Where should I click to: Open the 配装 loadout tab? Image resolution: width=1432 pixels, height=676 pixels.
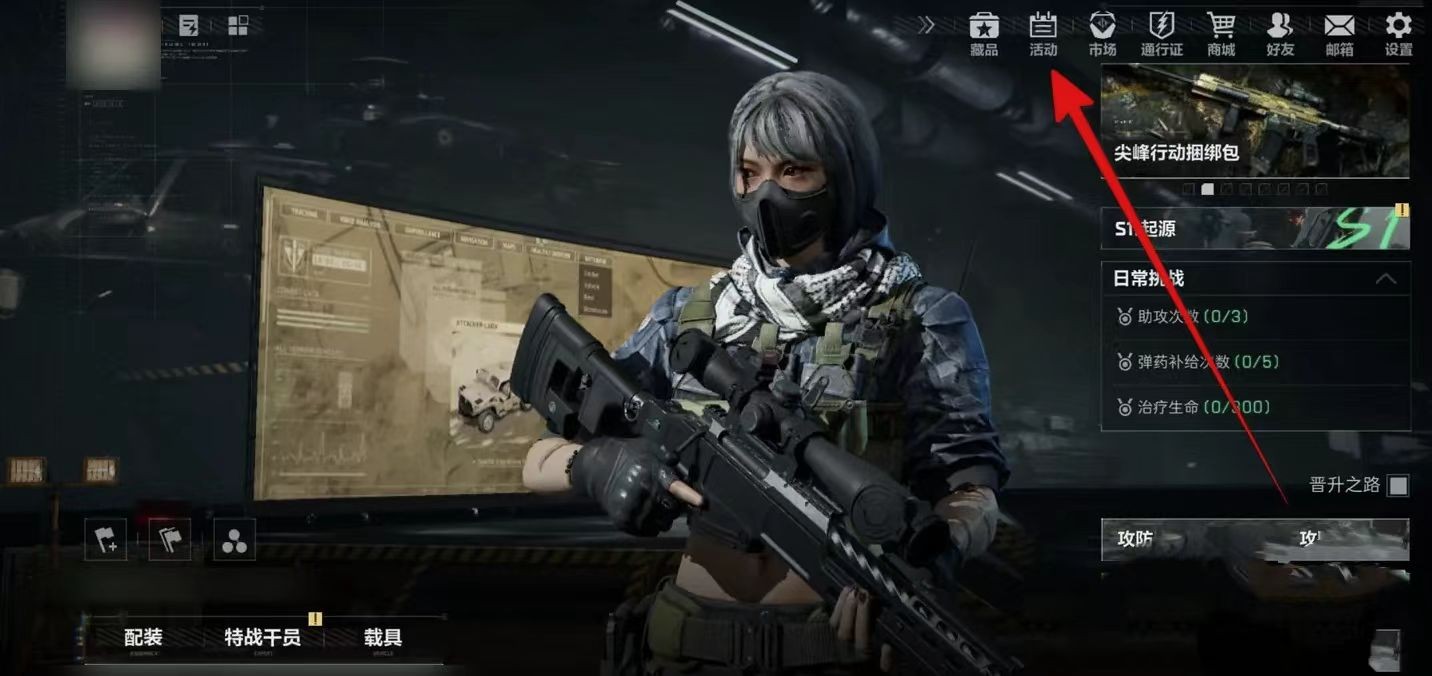pos(143,638)
